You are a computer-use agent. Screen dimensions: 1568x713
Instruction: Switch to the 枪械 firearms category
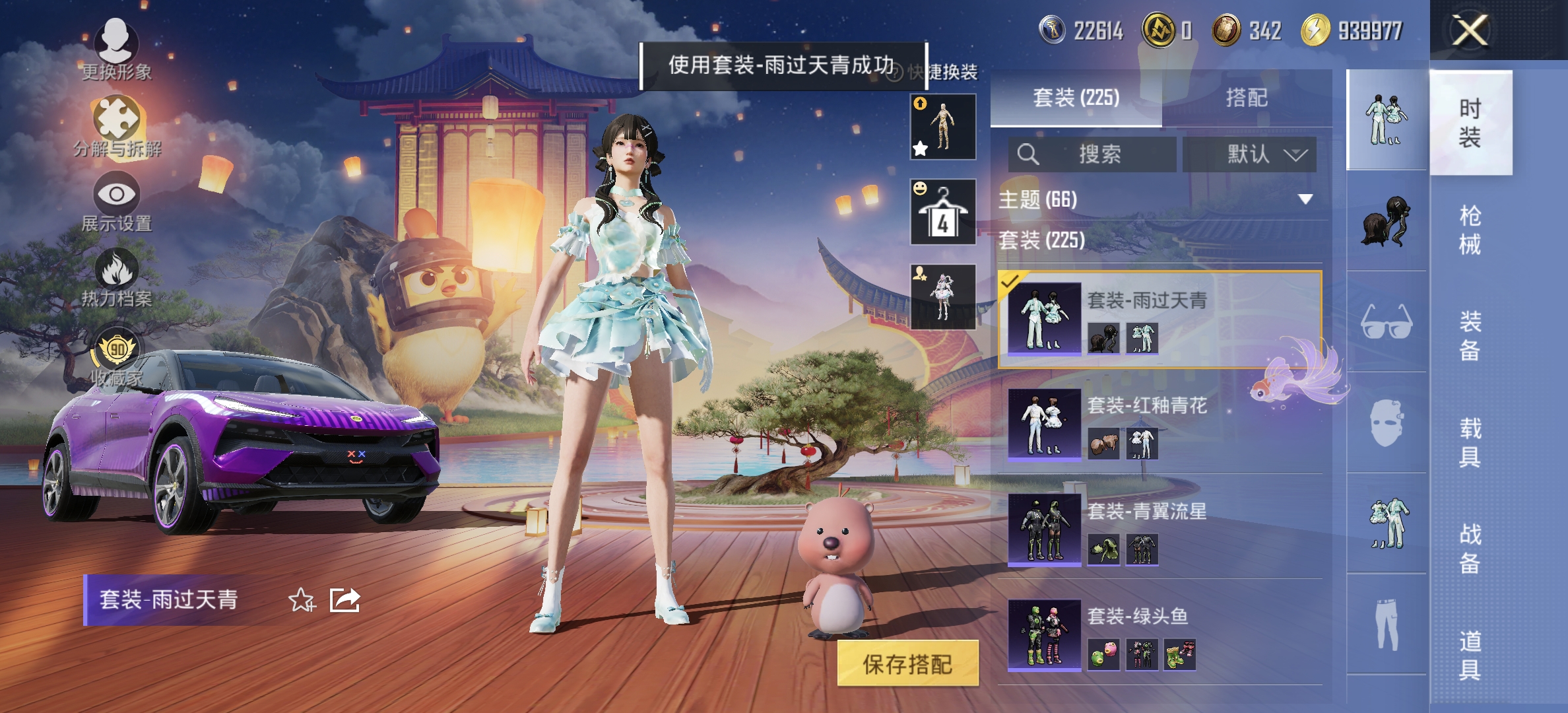tap(1470, 230)
